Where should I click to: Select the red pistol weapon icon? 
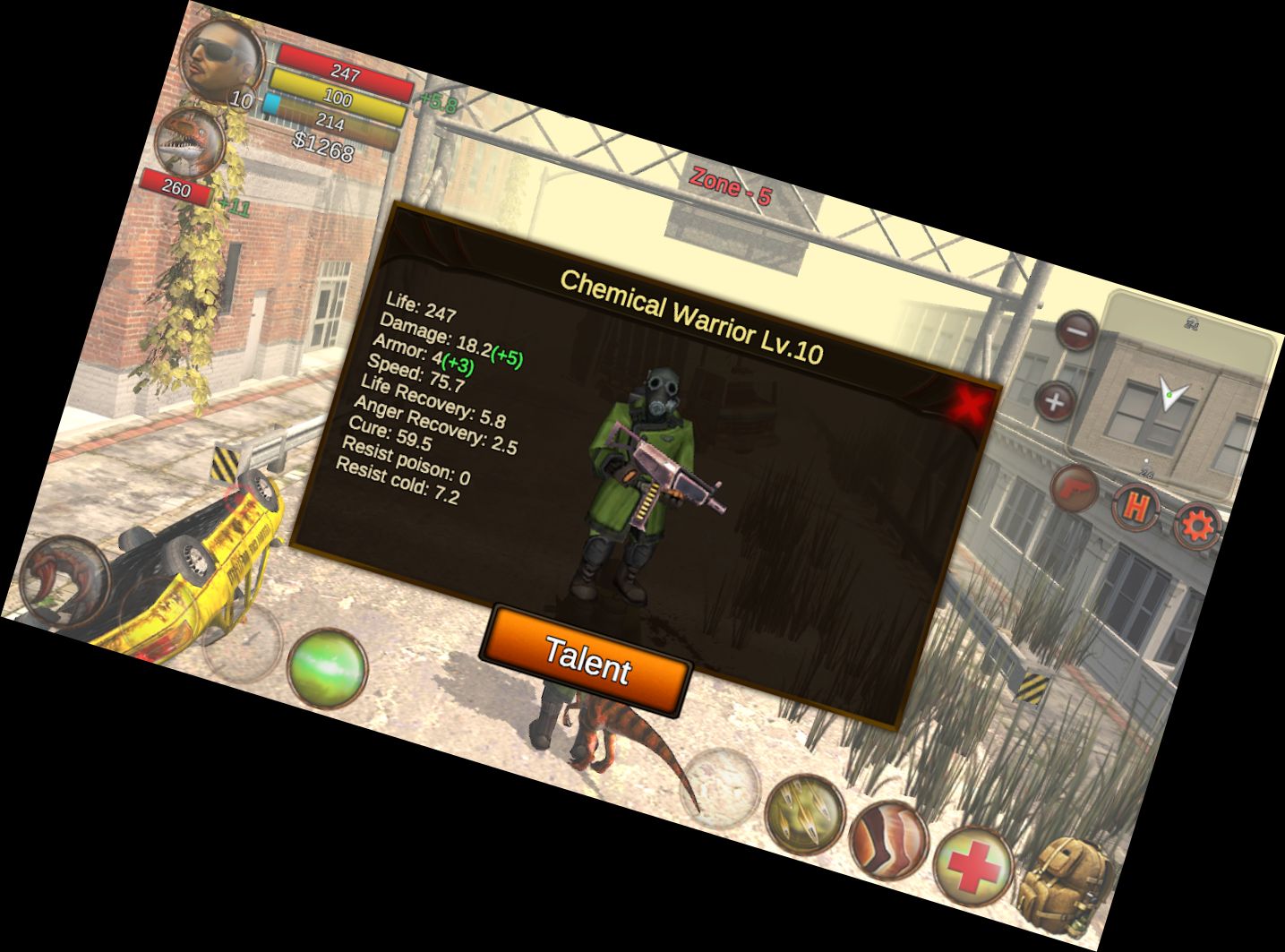(x=1075, y=487)
